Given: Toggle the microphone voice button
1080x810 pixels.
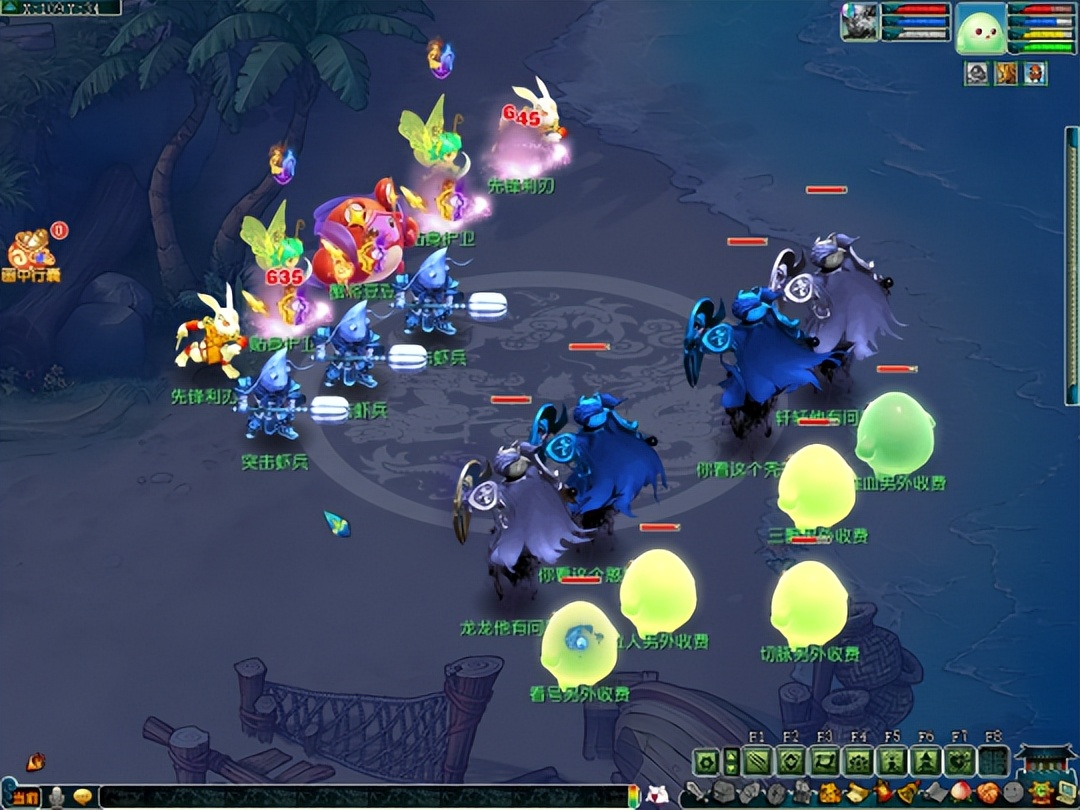Looking at the screenshot, I should (x=57, y=797).
